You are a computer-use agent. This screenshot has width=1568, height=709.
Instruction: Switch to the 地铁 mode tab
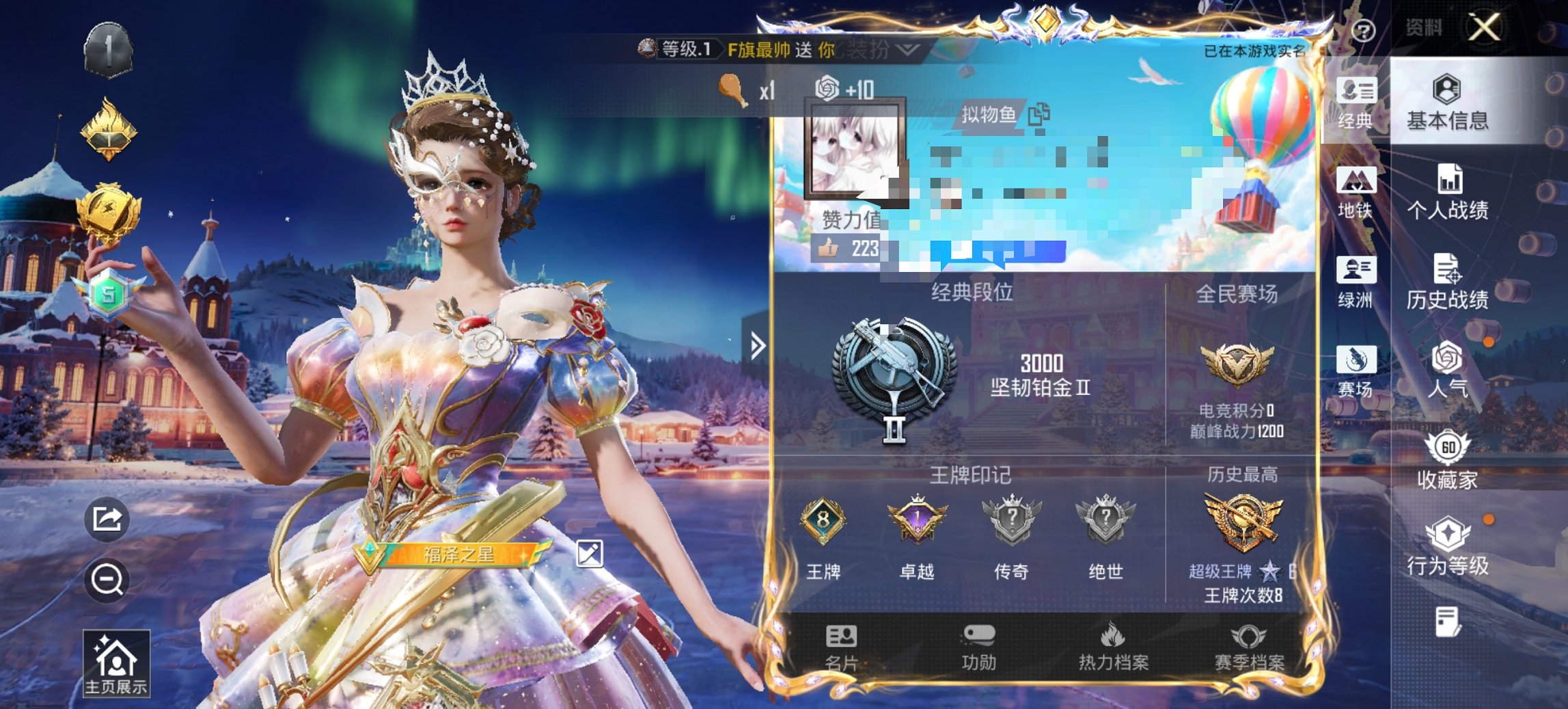click(1356, 192)
